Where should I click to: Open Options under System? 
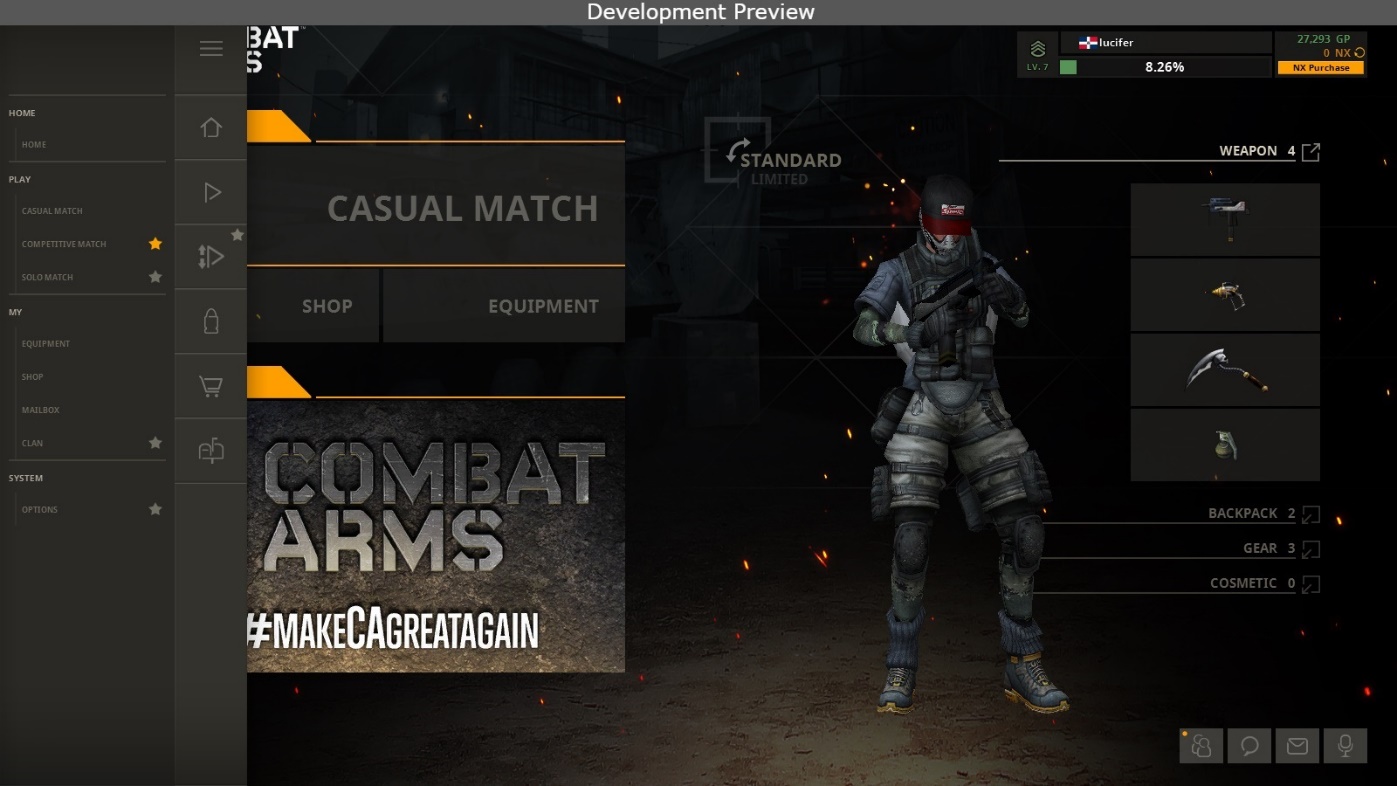(40, 510)
